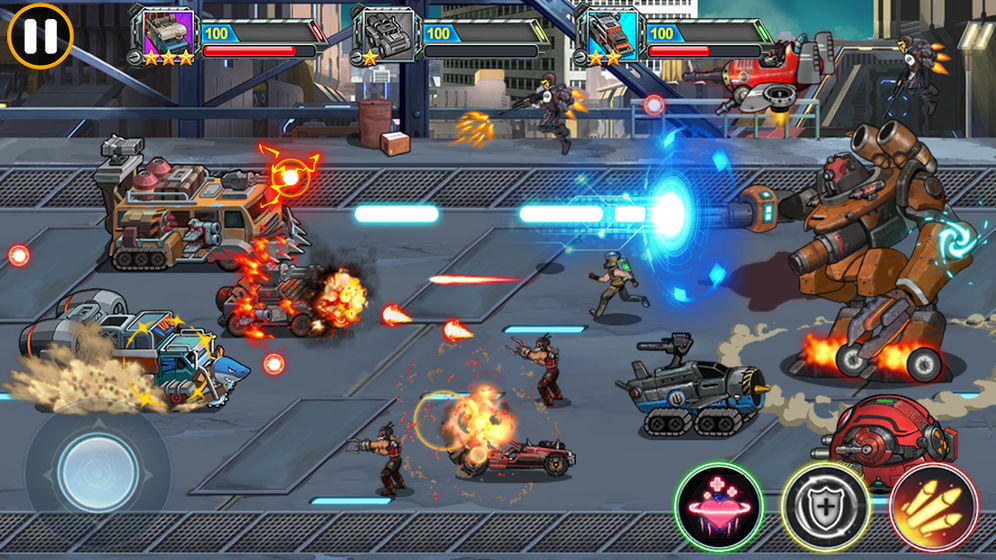Activate the triple bullet barrage ability

[932, 506]
